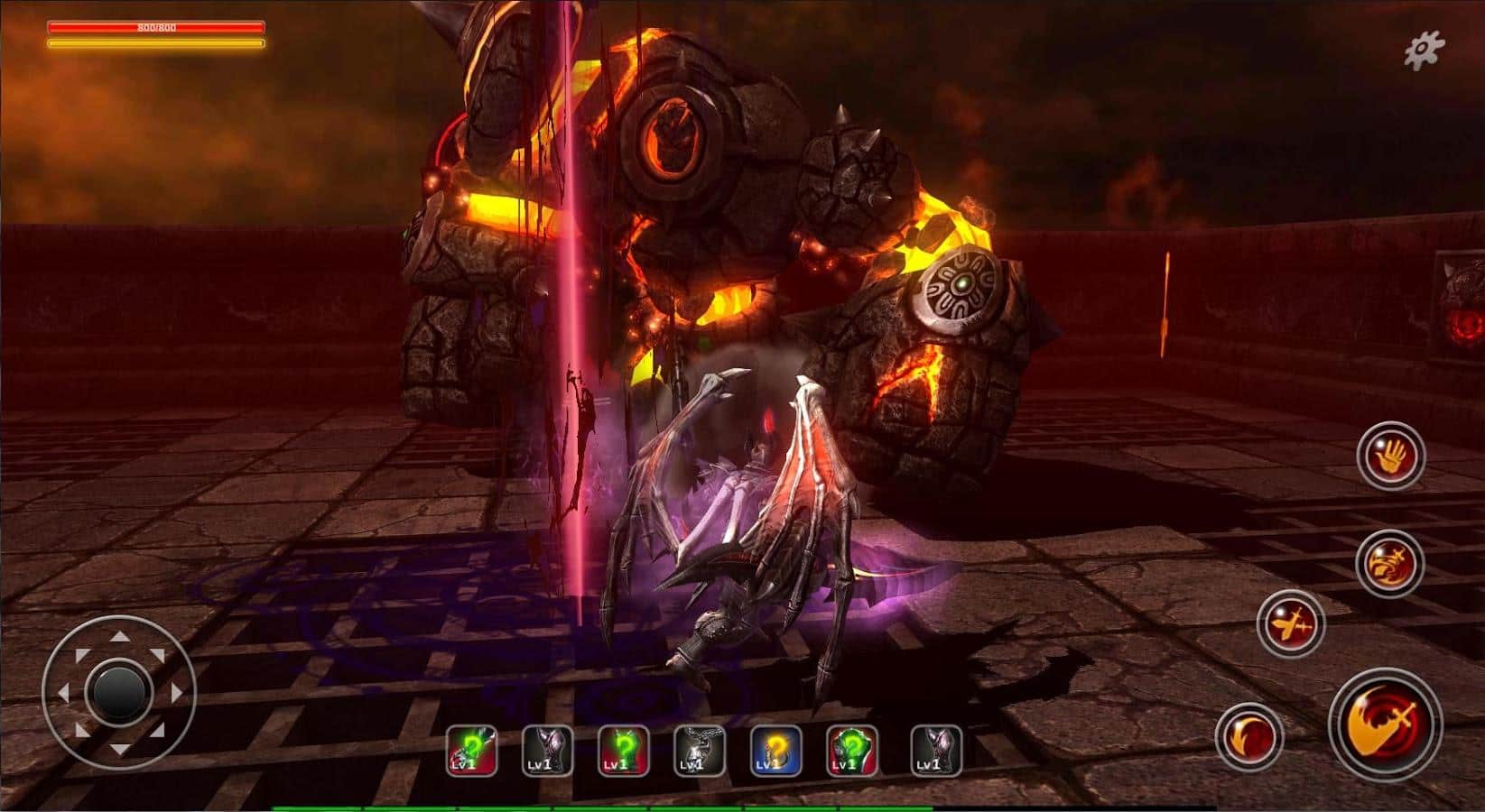Tap the Lv1 label on first hotbar slot
The image size is (1485, 812).
[x=463, y=763]
